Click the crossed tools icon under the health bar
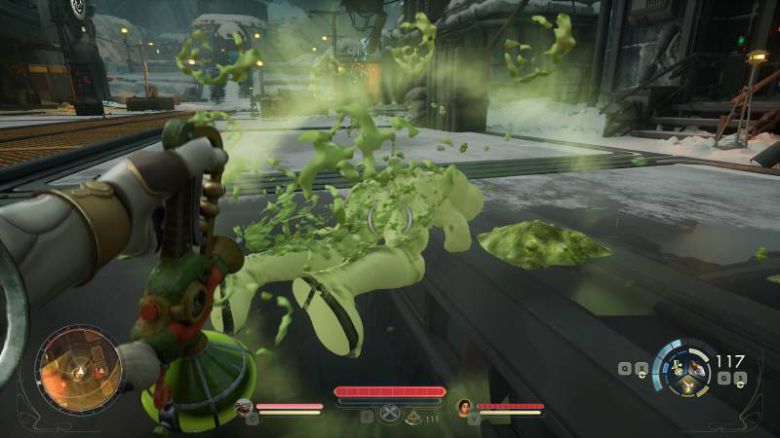This screenshot has width=780, height=438. pos(388,415)
